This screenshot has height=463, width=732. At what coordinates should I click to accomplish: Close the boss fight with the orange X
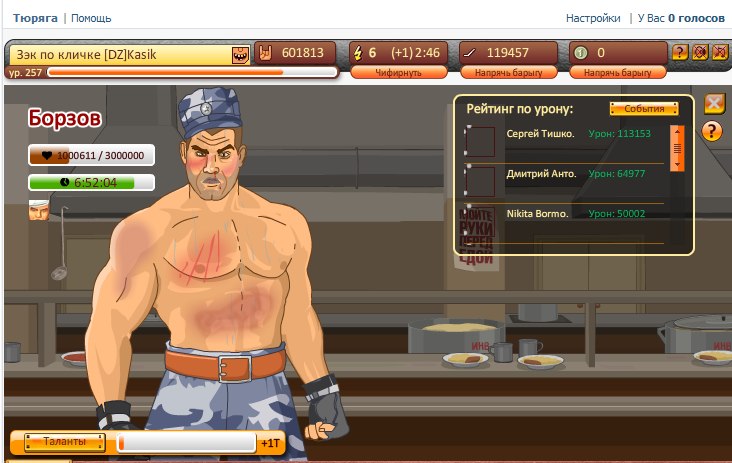(714, 103)
